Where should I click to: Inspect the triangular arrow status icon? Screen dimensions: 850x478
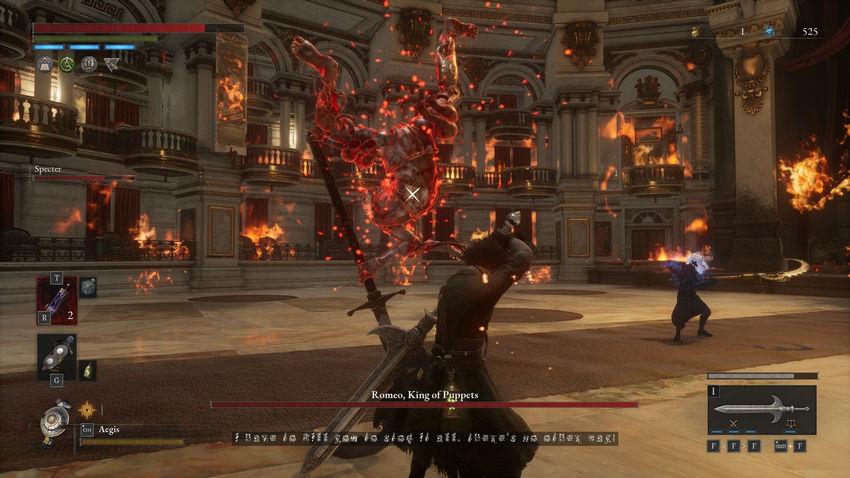coord(111,64)
